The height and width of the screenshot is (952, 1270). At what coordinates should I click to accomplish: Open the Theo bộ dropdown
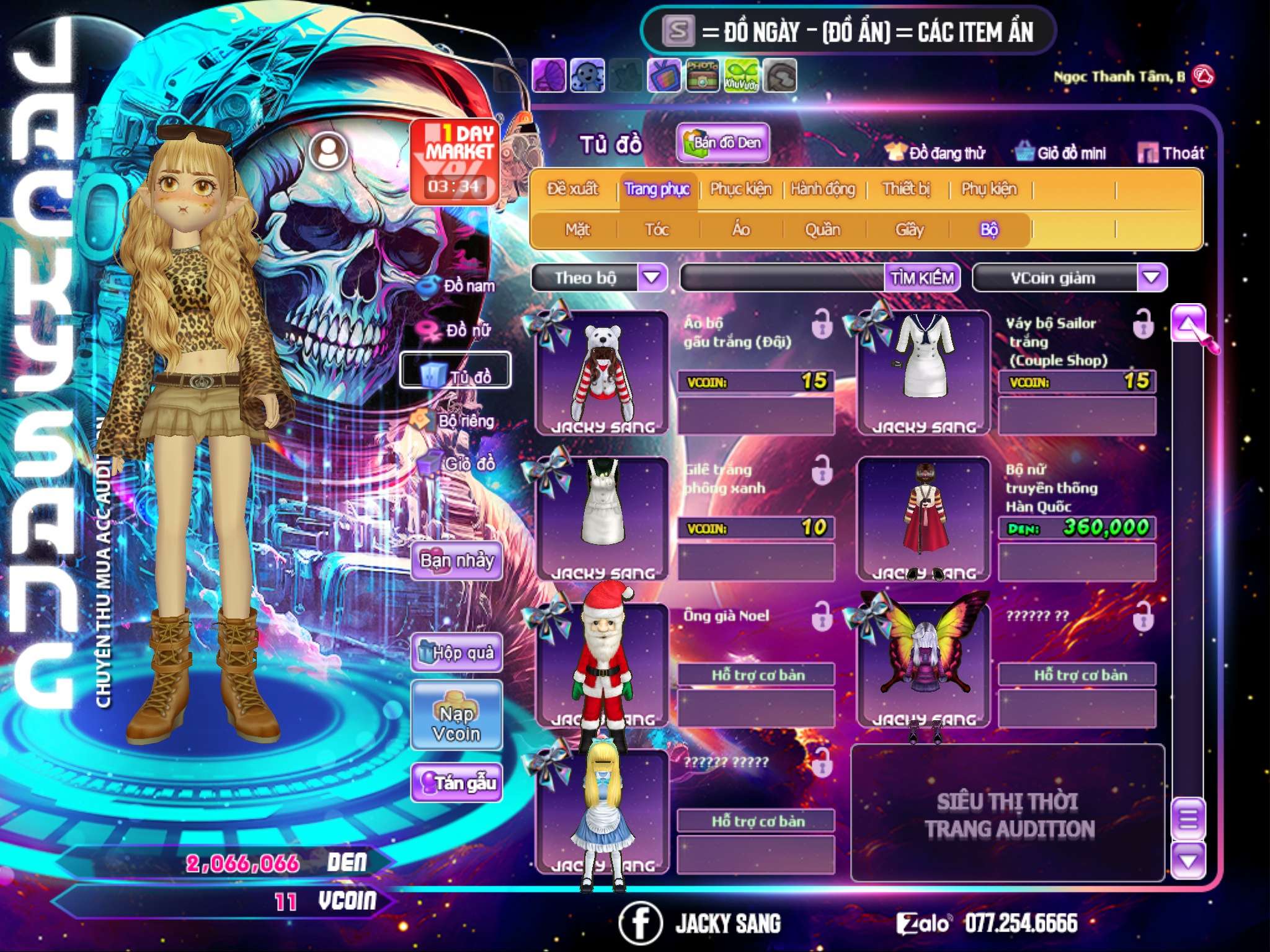coord(652,277)
